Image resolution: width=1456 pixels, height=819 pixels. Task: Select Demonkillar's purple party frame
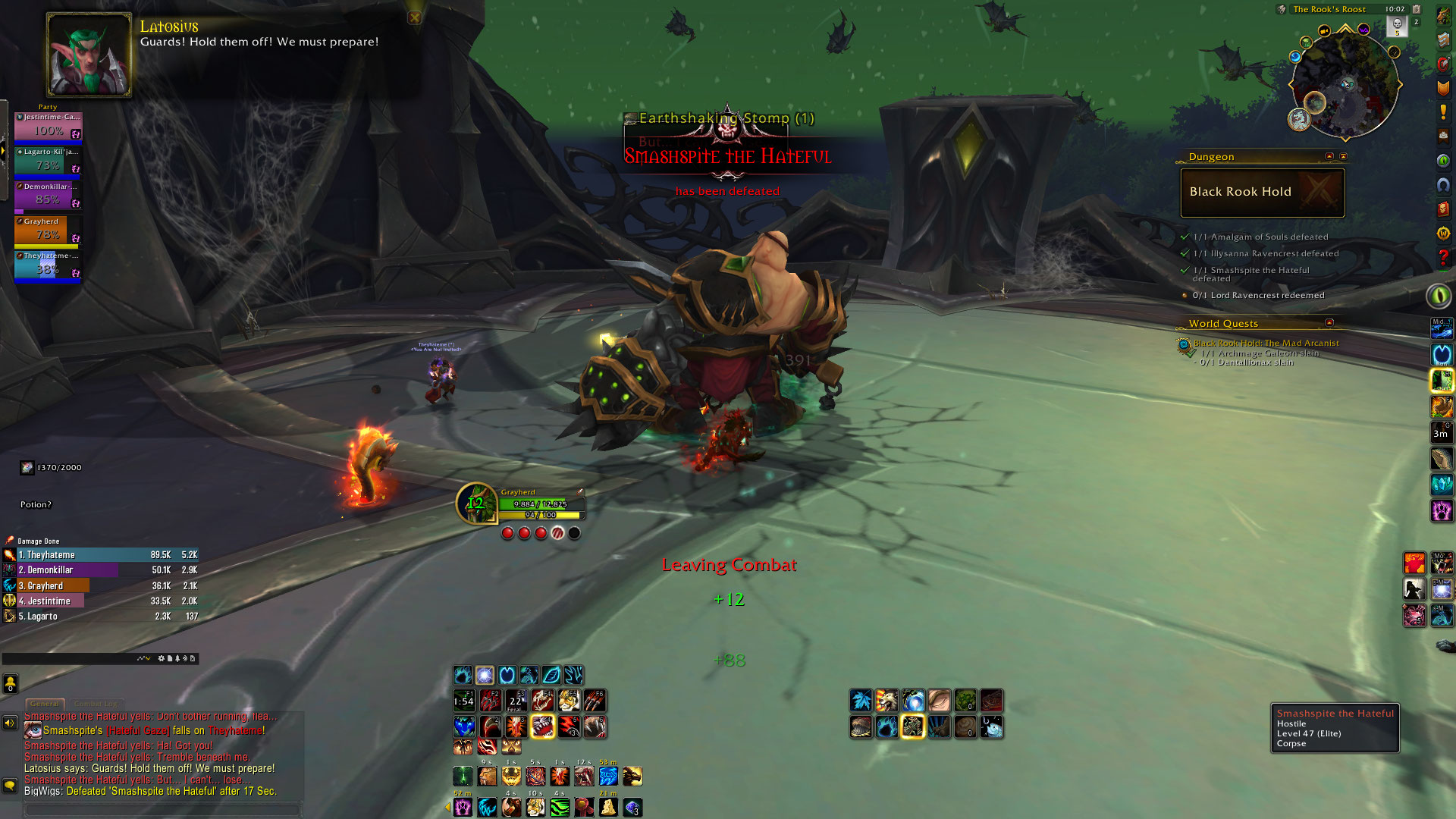point(48,196)
